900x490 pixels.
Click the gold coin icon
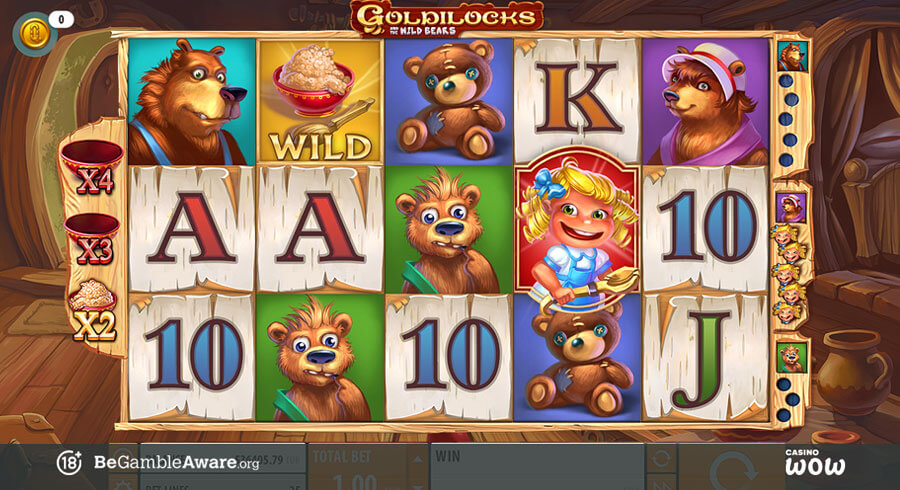[x=34, y=32]
